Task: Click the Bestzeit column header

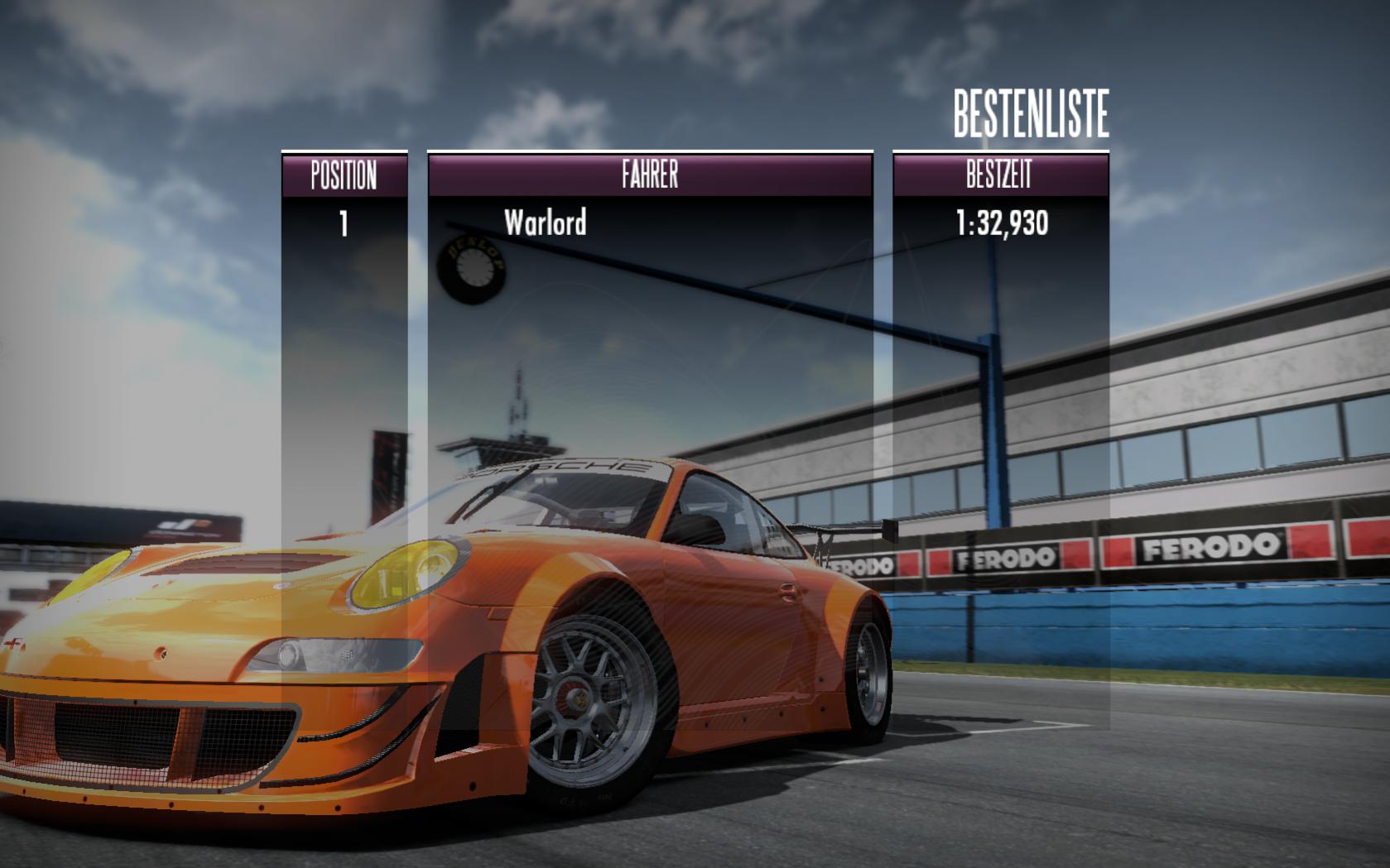Action: (x=999, y=175)
